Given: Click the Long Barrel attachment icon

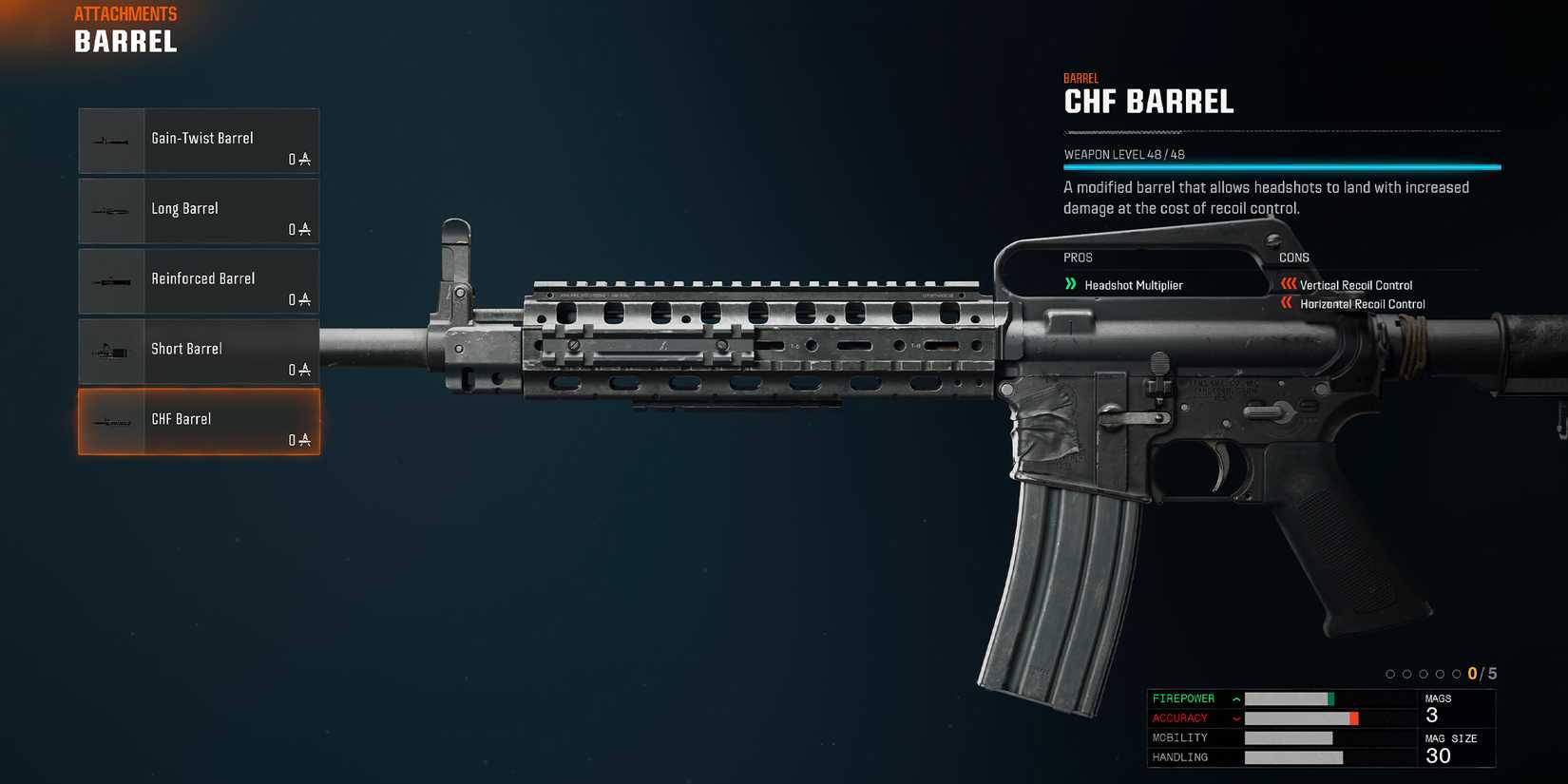Looking at the screenshot, I should click(x=111, y=211).
